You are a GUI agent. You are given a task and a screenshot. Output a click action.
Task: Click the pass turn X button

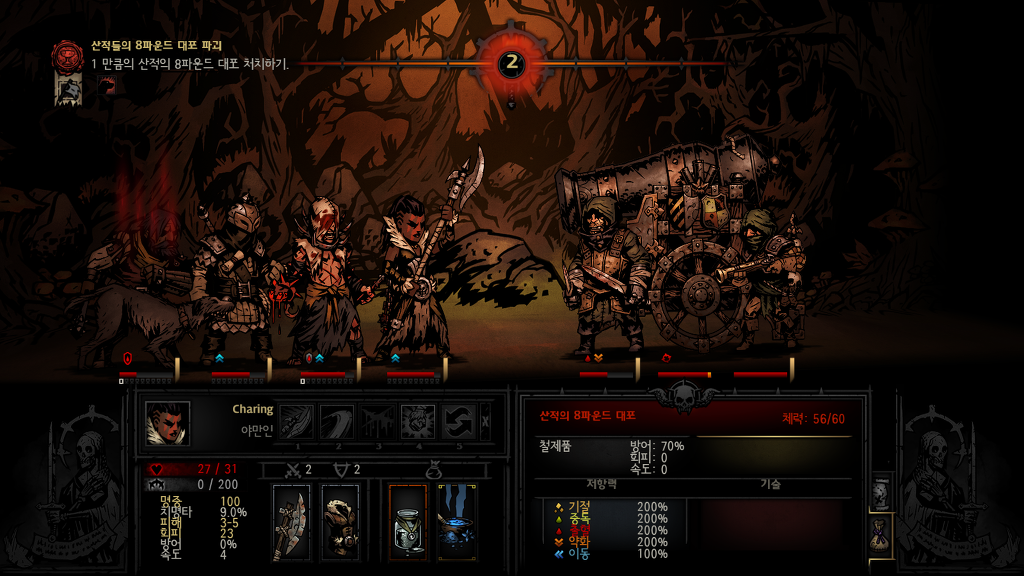click(486, 421)
